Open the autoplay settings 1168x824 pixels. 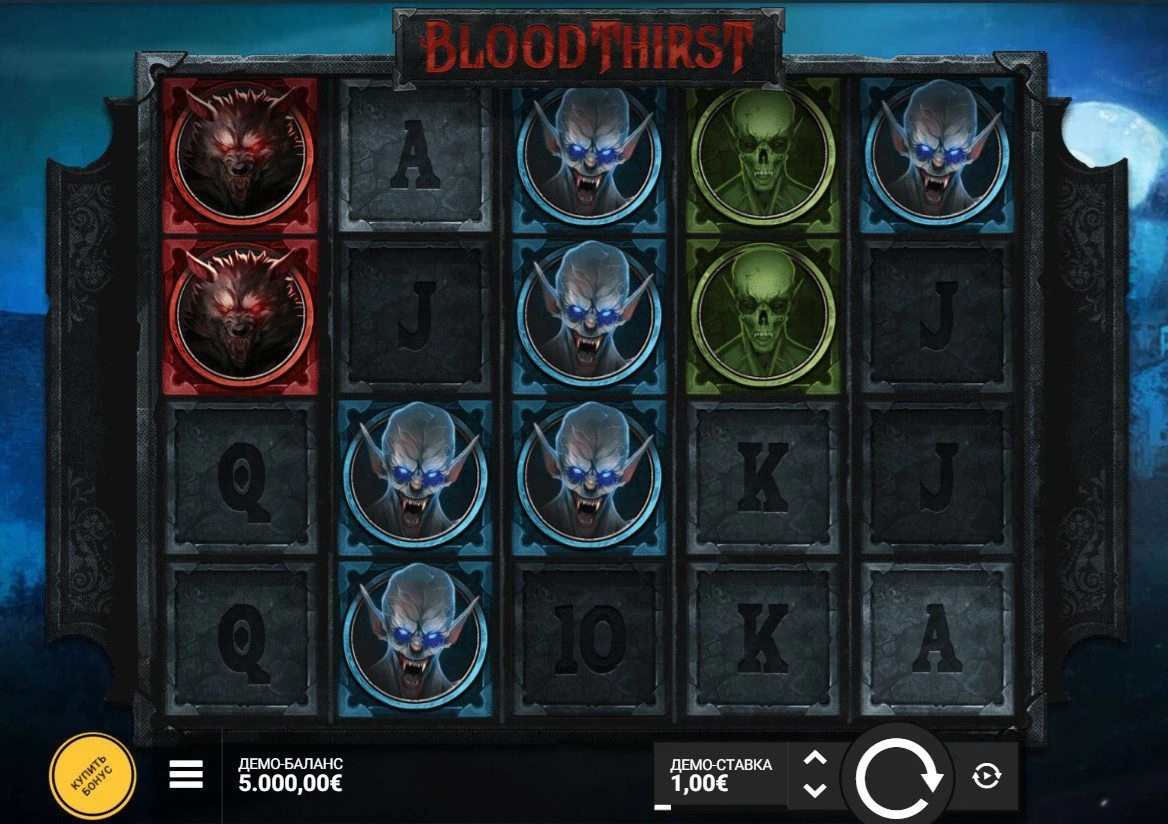(986, 776)
